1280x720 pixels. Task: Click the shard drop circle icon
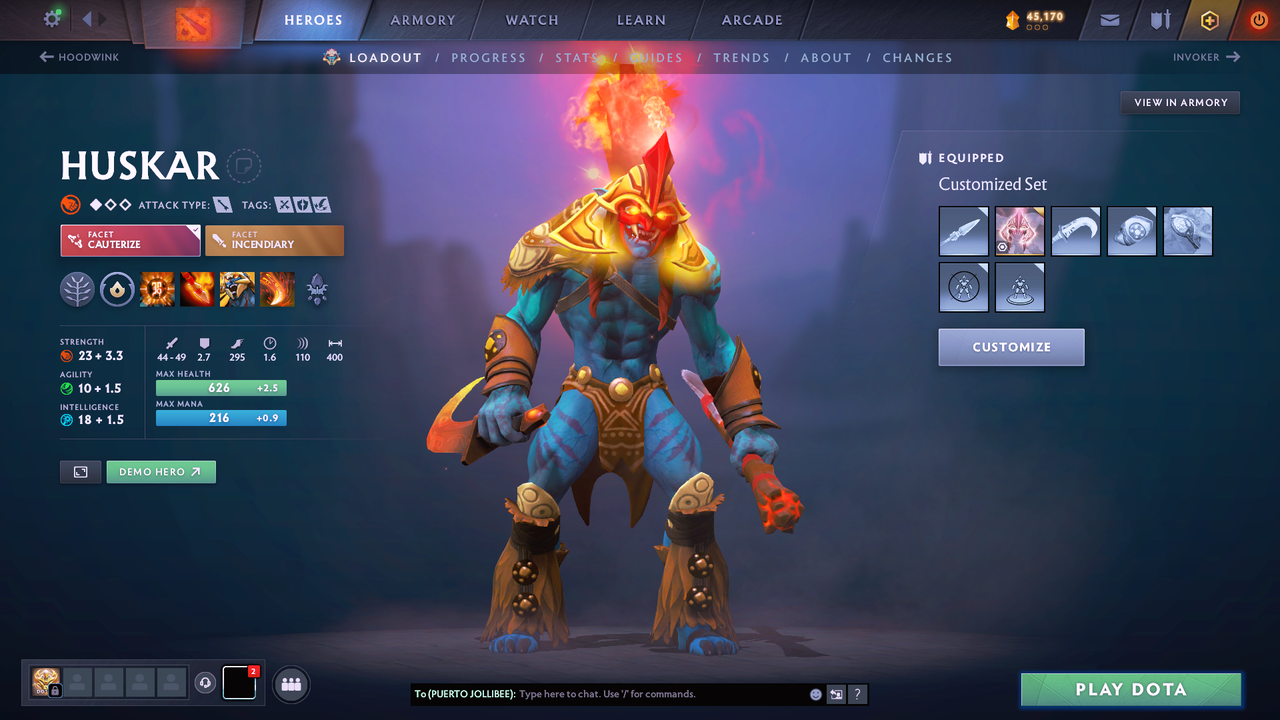click(117, 289)
